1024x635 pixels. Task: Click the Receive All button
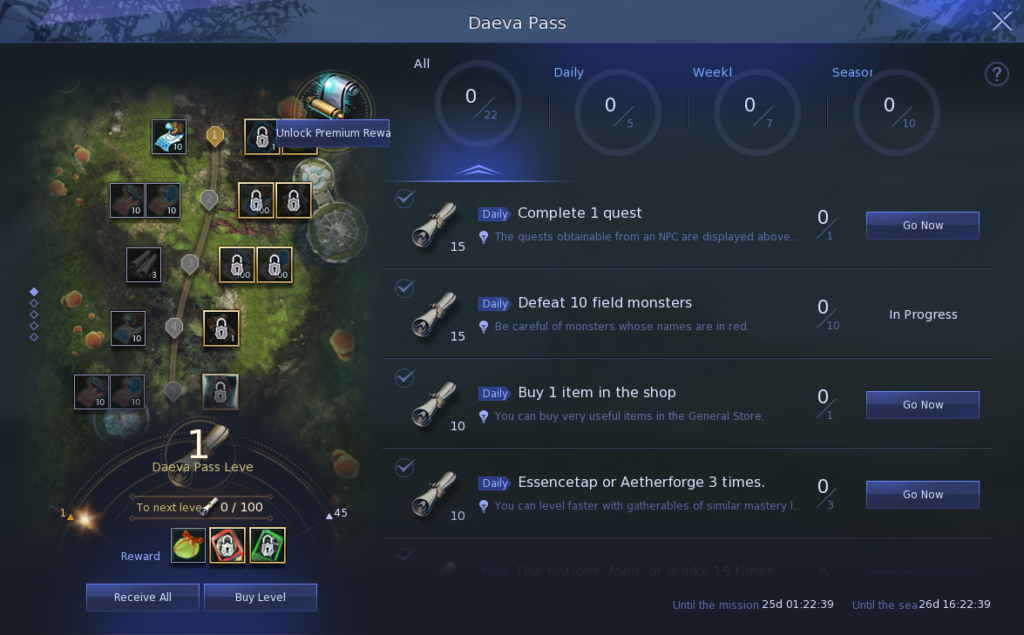point(142,597)
